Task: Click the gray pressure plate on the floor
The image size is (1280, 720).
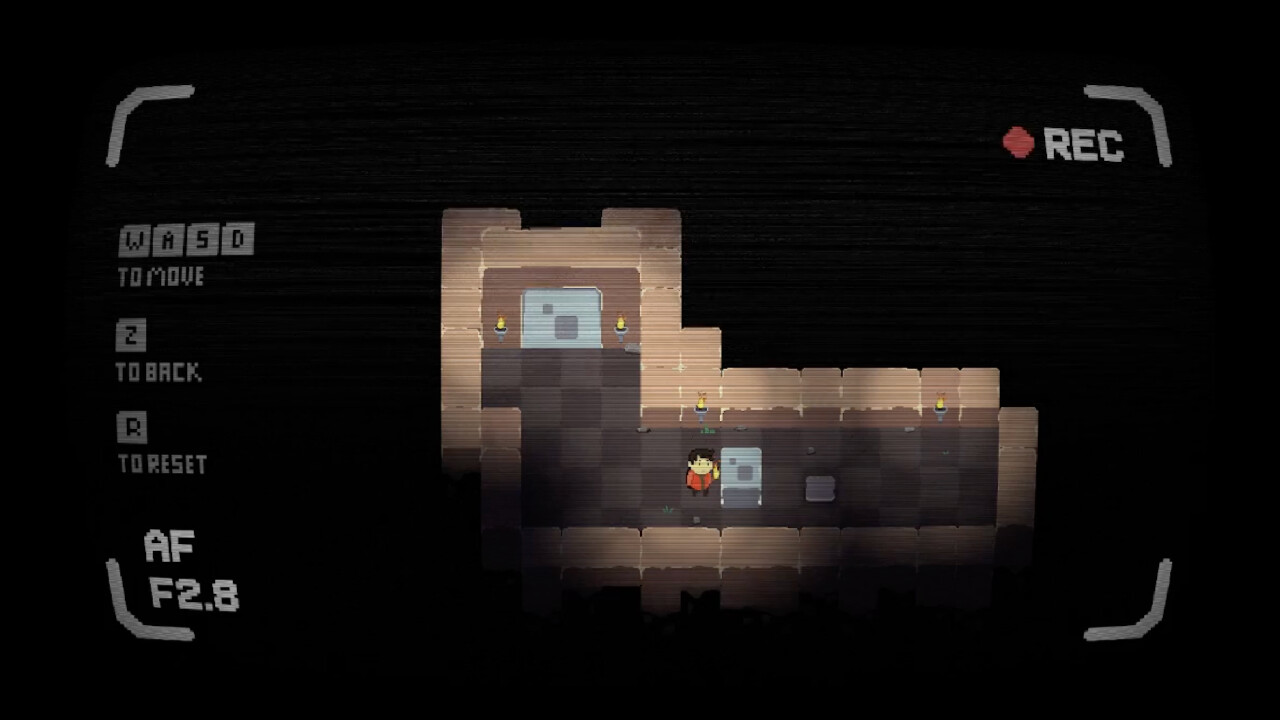Action: [820, 489]
